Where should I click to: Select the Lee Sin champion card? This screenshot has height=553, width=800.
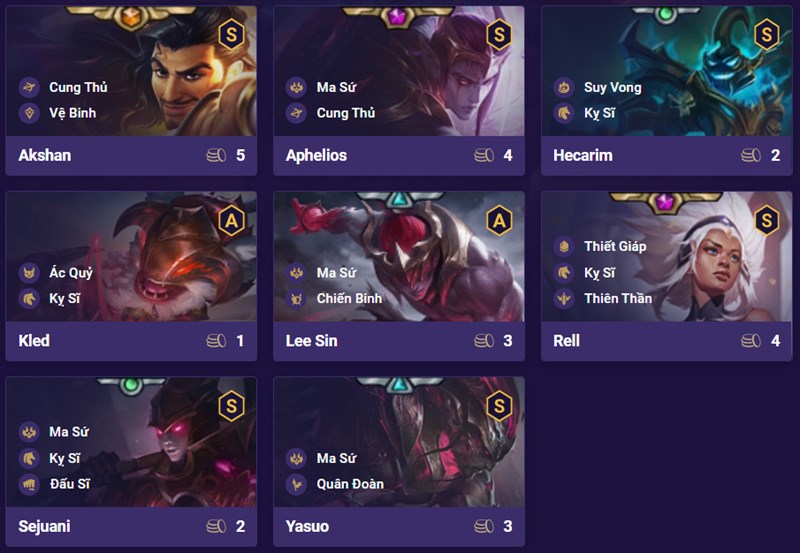pyautogui.click(x=399, y=275)
